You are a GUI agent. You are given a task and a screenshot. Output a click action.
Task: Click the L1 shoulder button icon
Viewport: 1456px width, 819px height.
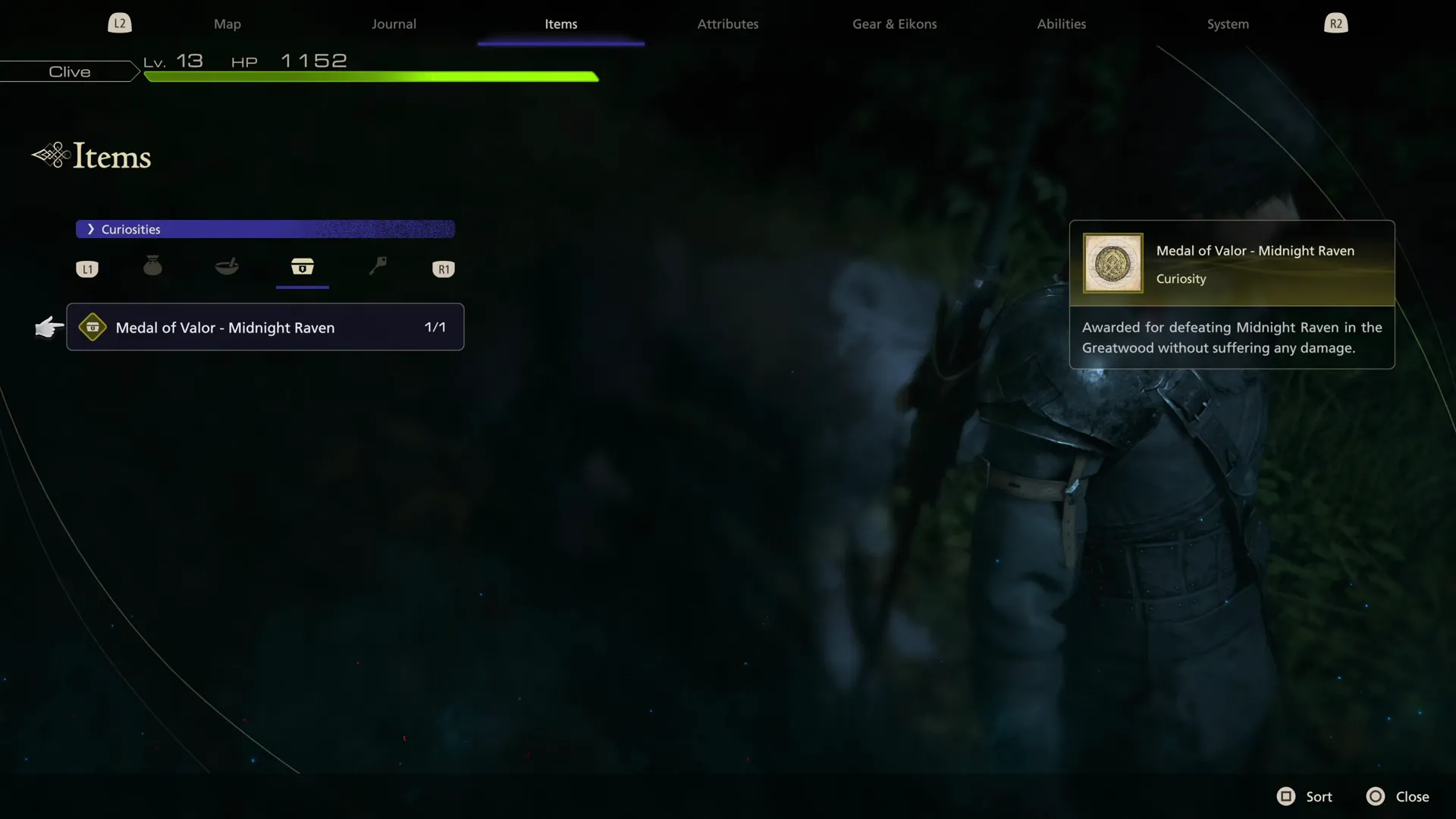pos(86,268)
